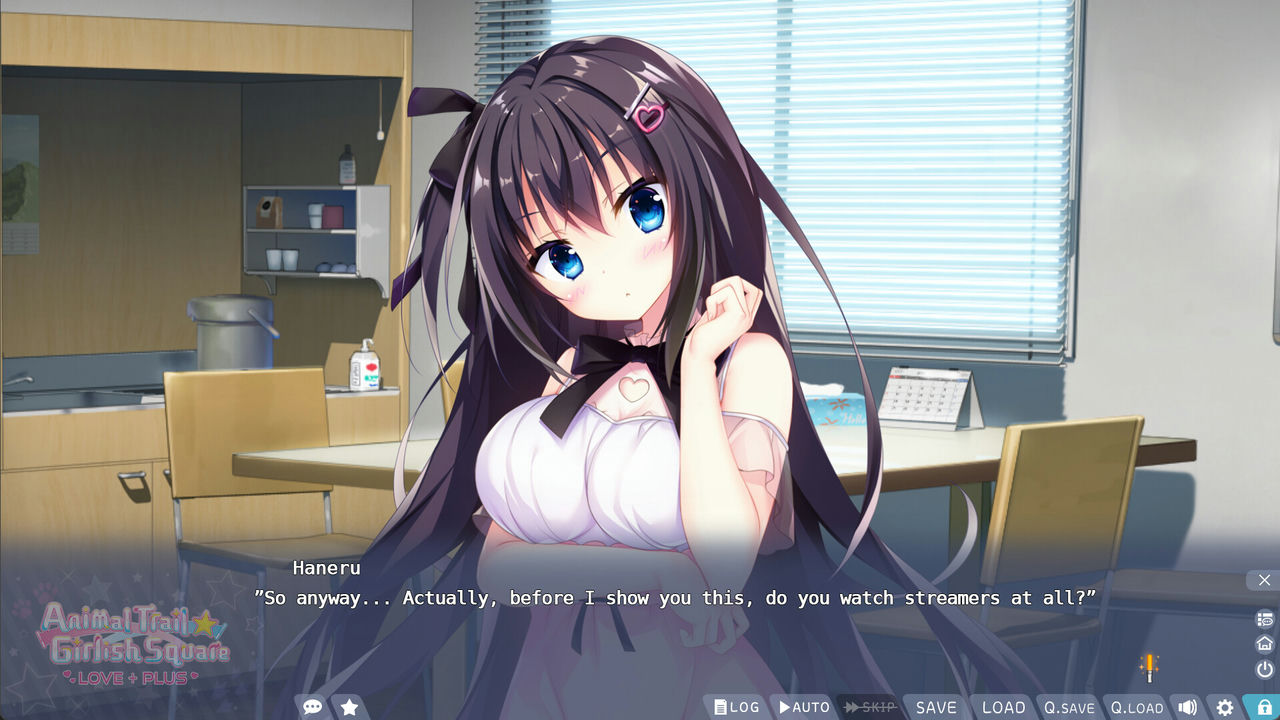Screen dimensions: 1280x720
Task: Click the speaker name Haneru
Action: [x=325, y=567]
